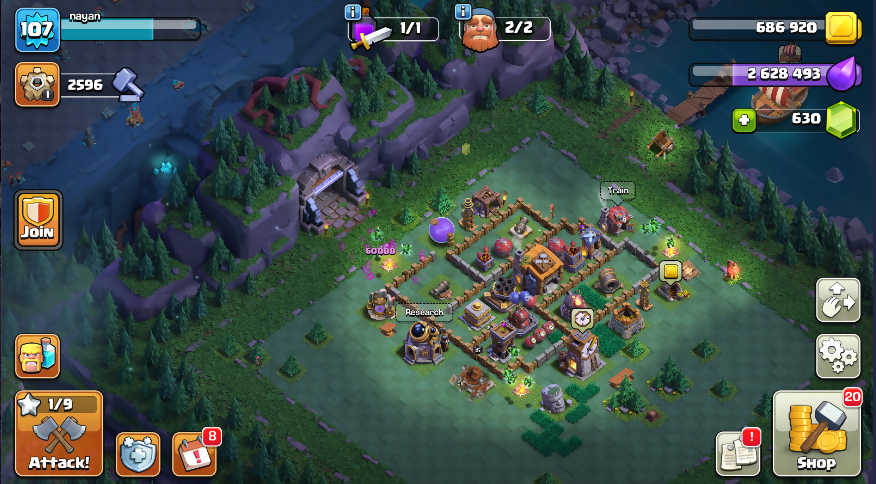
Task: Open the shield defense log button
Action: click(x=137, y=454)
